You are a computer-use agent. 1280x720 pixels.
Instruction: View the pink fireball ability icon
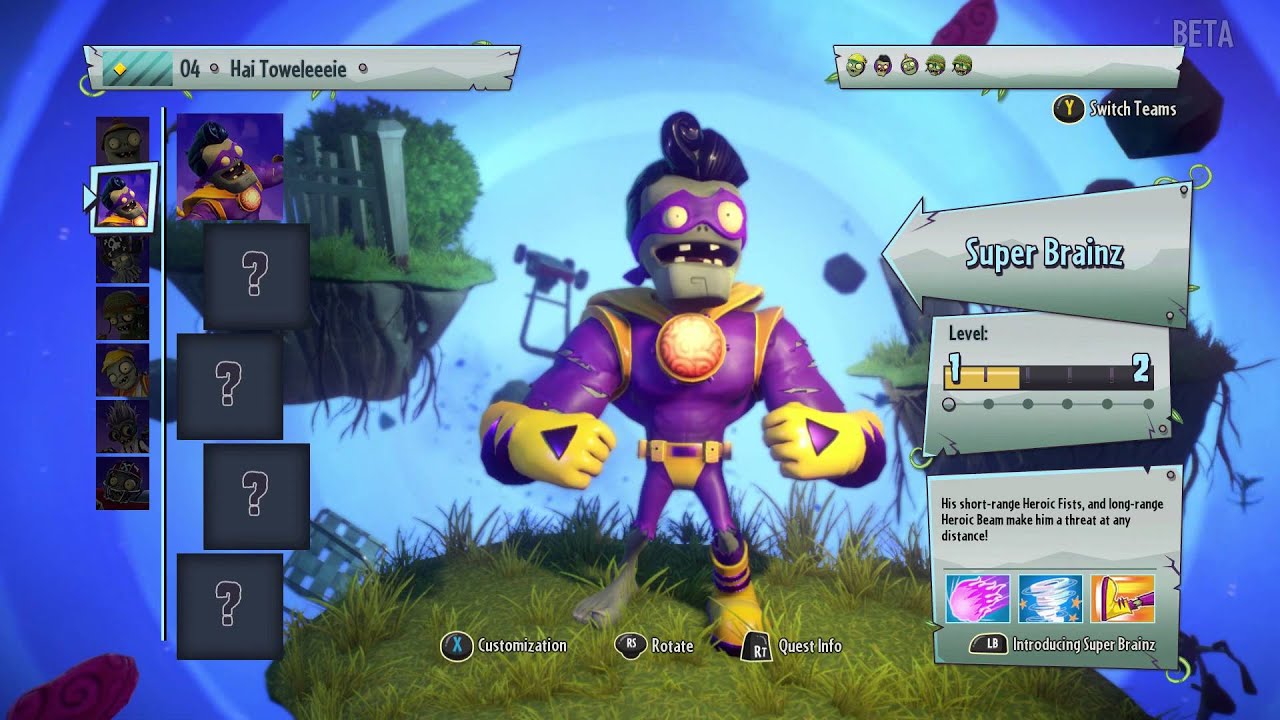click(x=977, y=598)
